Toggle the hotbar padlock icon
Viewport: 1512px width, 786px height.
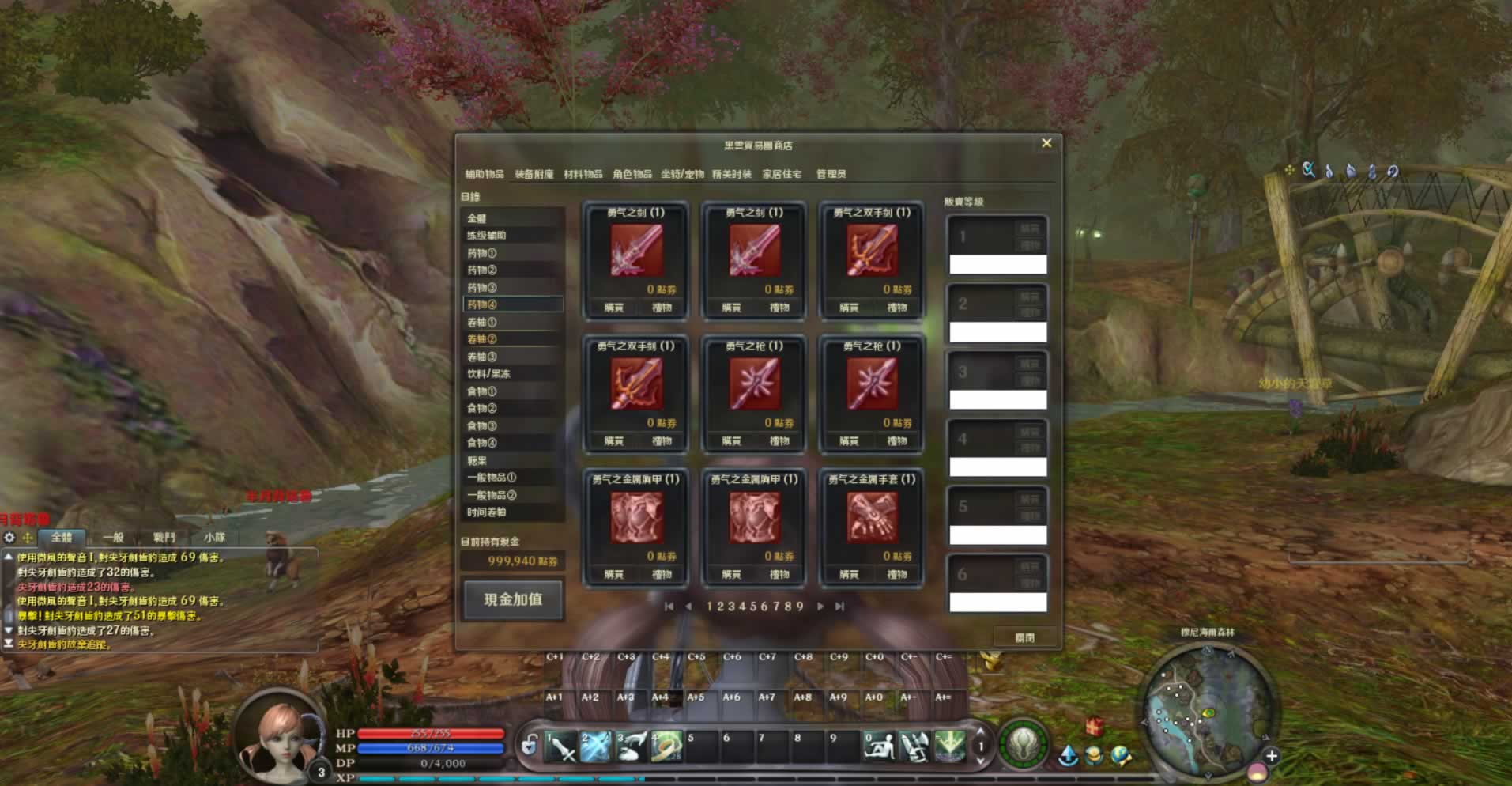coord(529,745)
